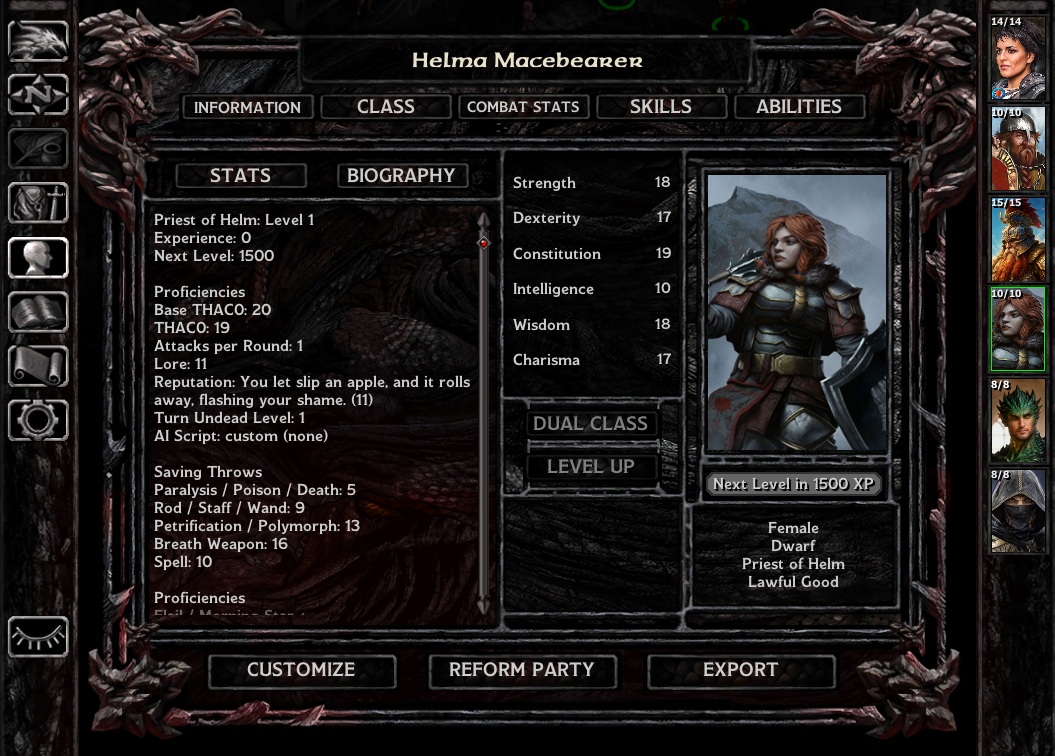
Task: Open the Information tab
Action: (247, 107)
